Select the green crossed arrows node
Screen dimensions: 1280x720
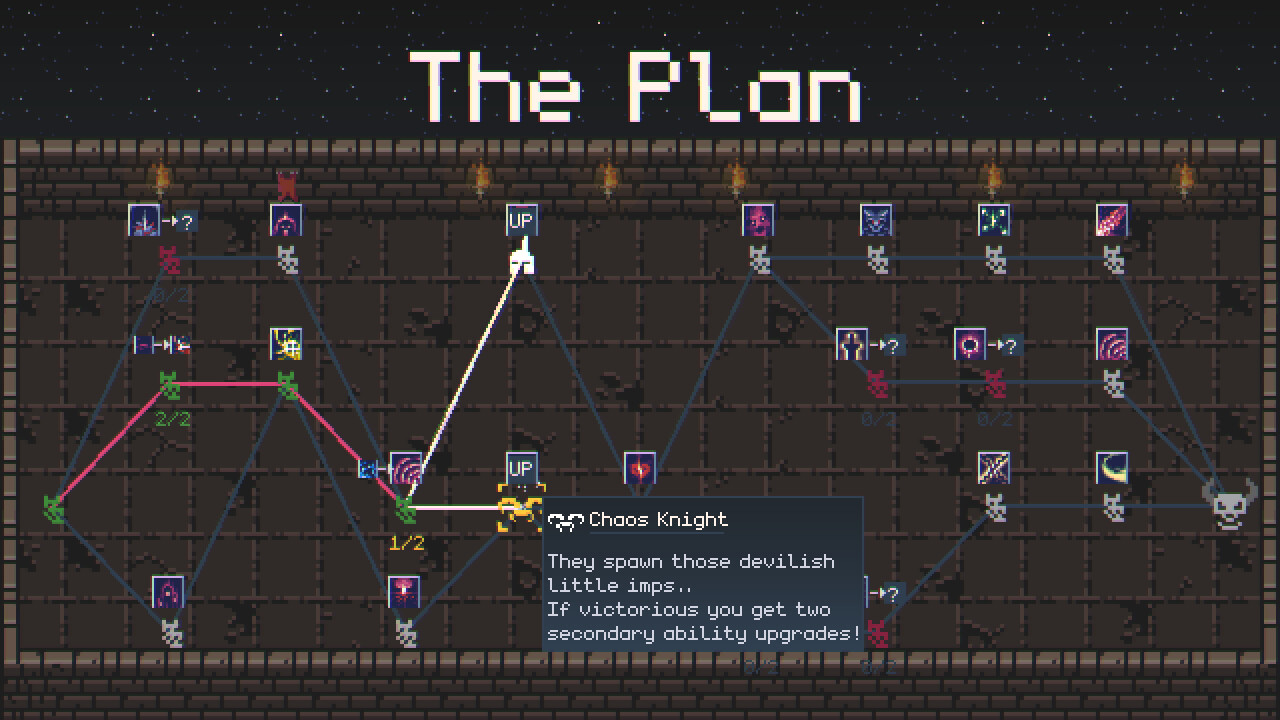click(993, 219)
